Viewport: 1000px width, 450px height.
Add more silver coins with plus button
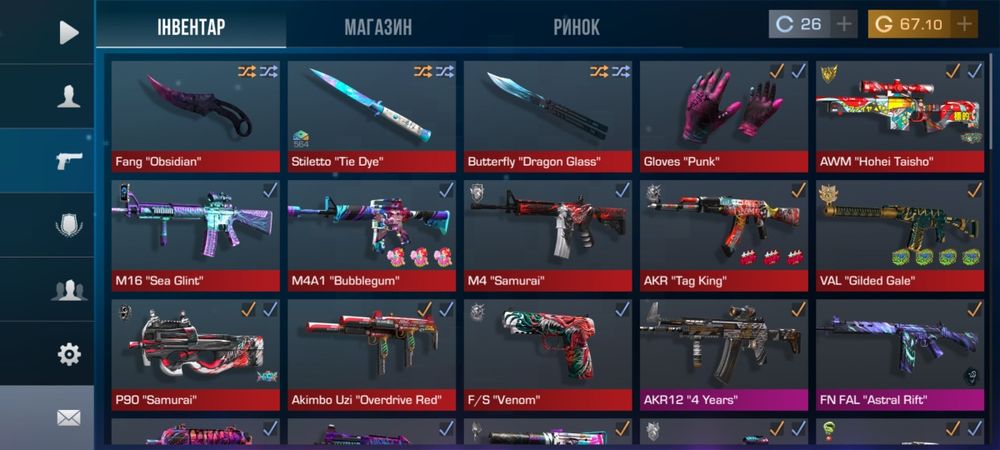pyautogui.click(x=845, y=24)
